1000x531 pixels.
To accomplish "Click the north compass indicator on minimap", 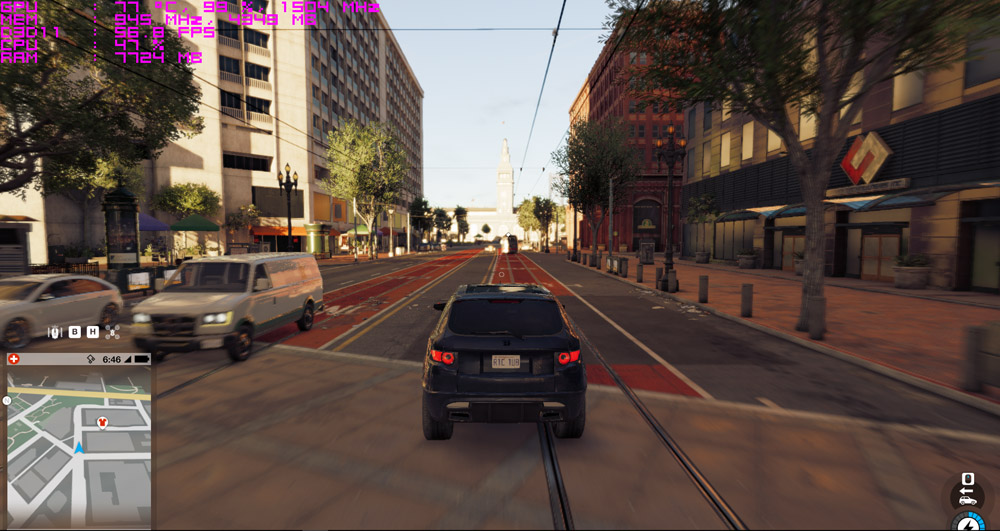I will click(x=6, y=400).
